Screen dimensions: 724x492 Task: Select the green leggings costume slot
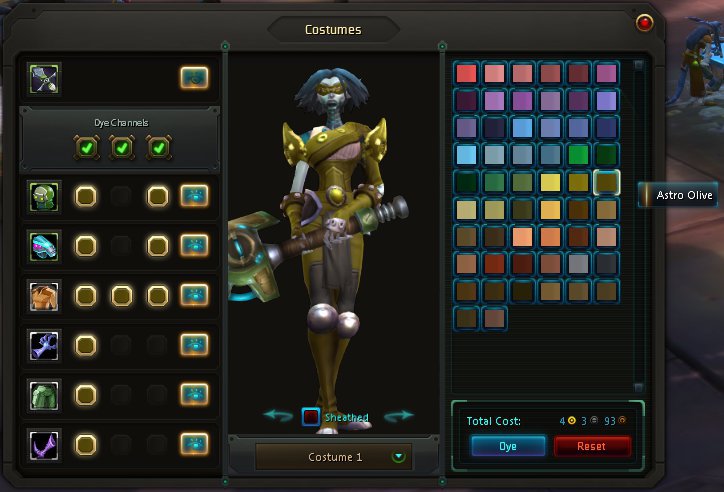pos(45,394)
